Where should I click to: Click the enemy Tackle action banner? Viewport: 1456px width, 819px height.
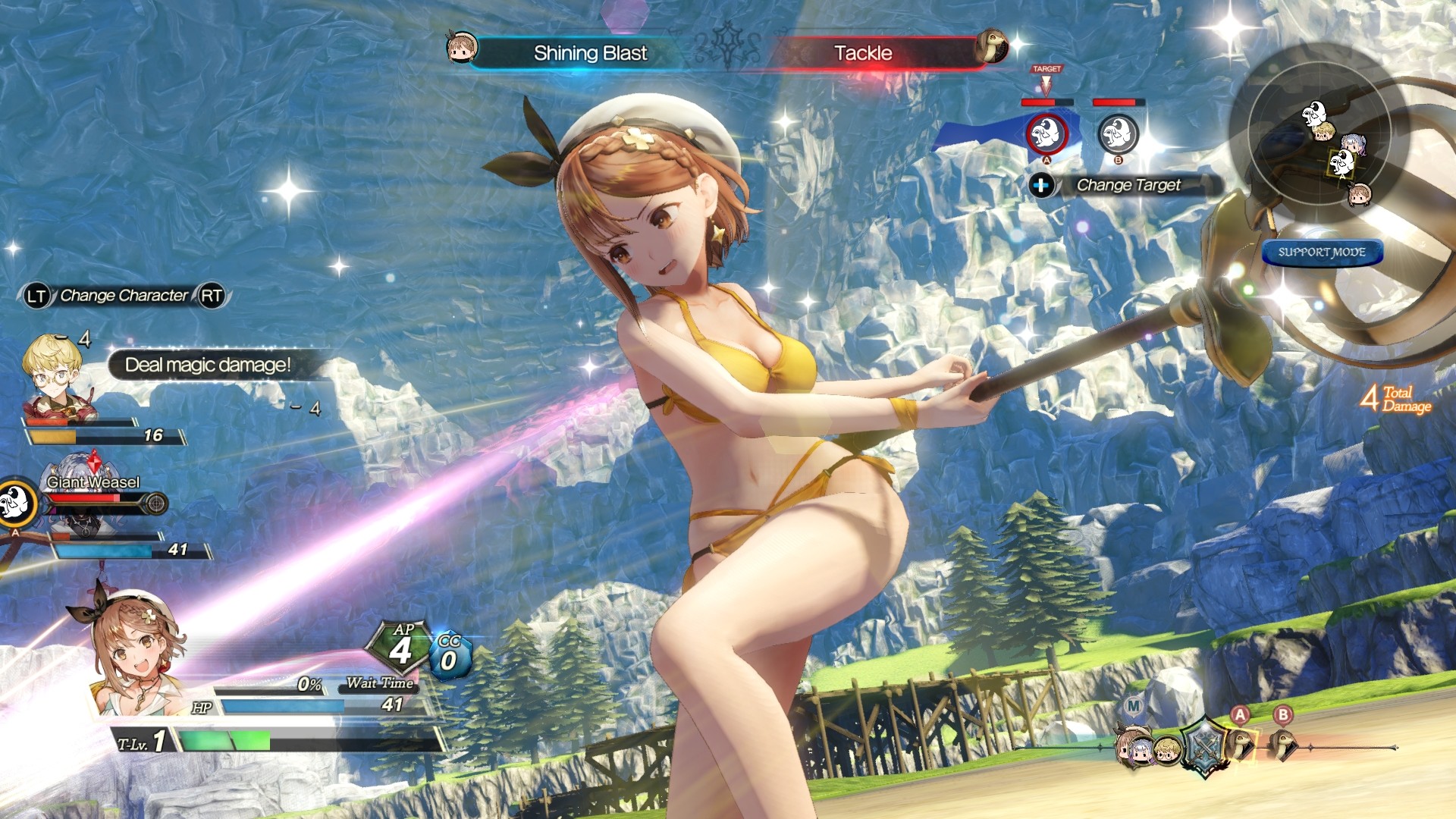[x=863, y=53]
